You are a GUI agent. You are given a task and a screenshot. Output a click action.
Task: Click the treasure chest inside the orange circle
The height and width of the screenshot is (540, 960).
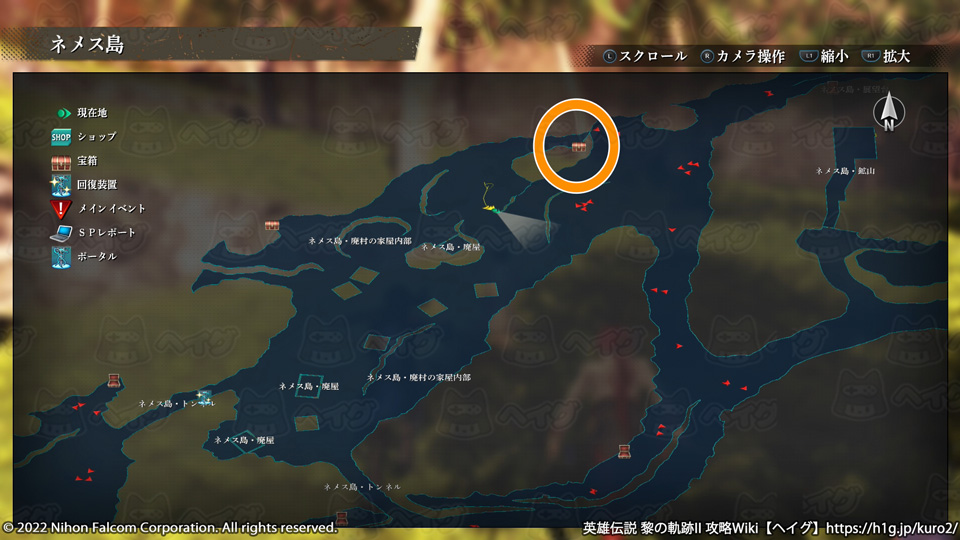coord(579,148)
